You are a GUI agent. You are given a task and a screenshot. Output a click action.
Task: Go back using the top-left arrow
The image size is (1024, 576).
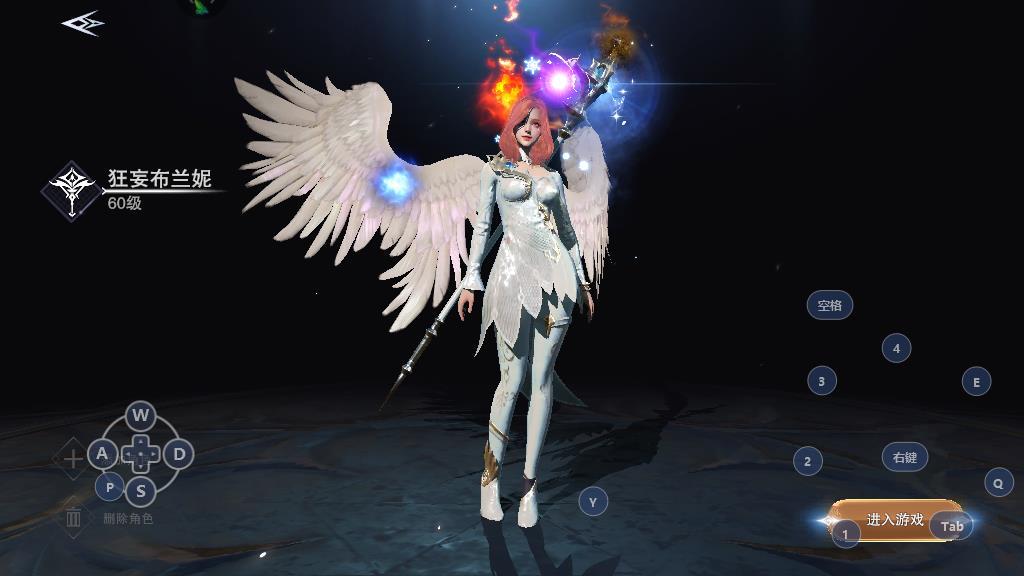click(82, 23)
